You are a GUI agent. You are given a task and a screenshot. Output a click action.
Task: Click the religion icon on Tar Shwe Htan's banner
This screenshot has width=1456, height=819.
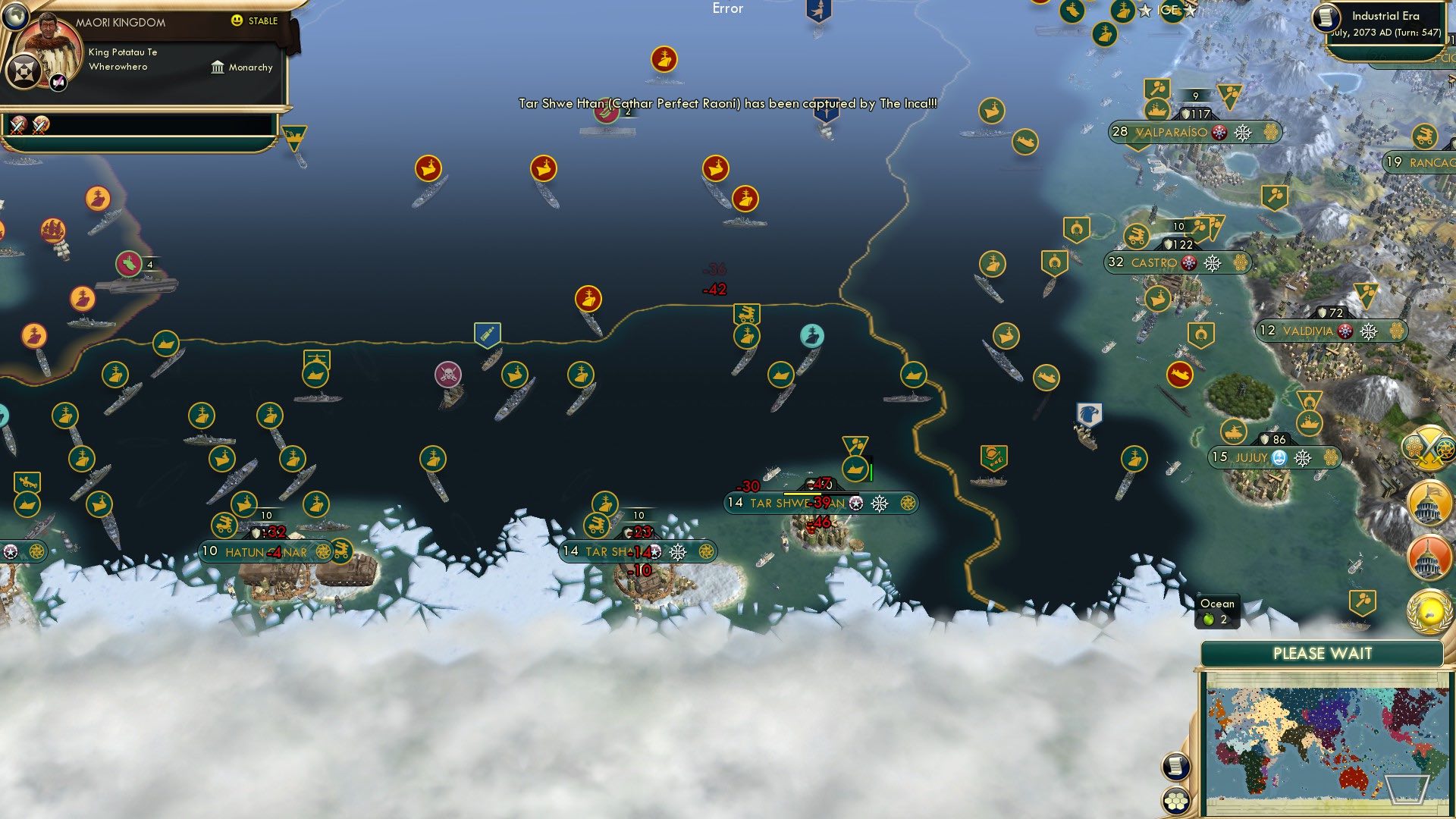pos(855,502)
